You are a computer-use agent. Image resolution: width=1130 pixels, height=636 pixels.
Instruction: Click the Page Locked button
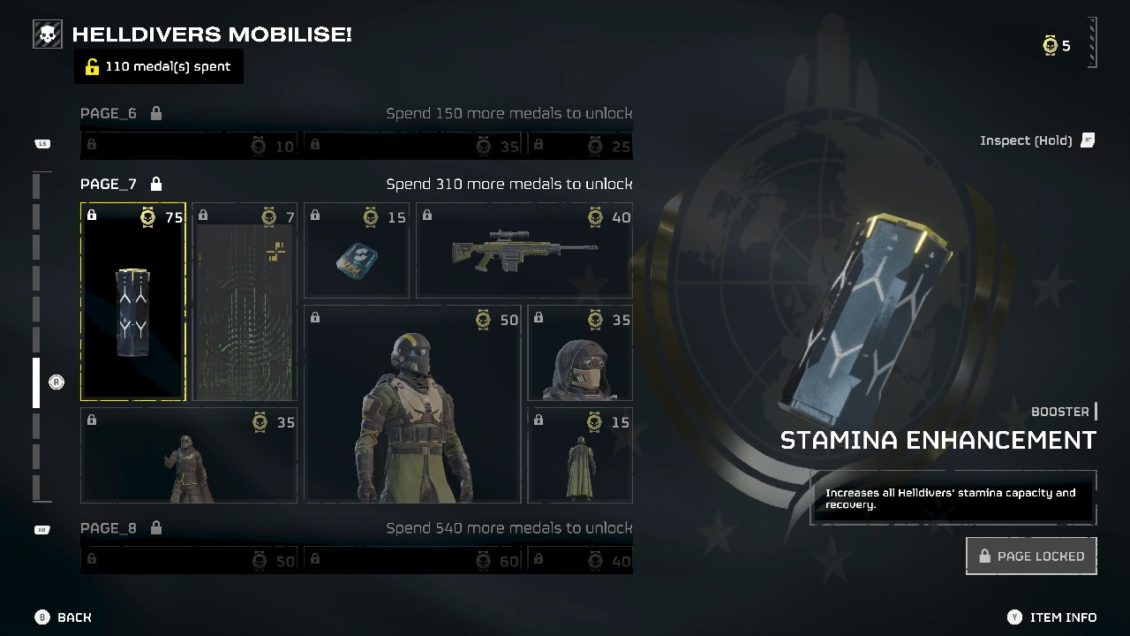click(x=1031, y=556)
